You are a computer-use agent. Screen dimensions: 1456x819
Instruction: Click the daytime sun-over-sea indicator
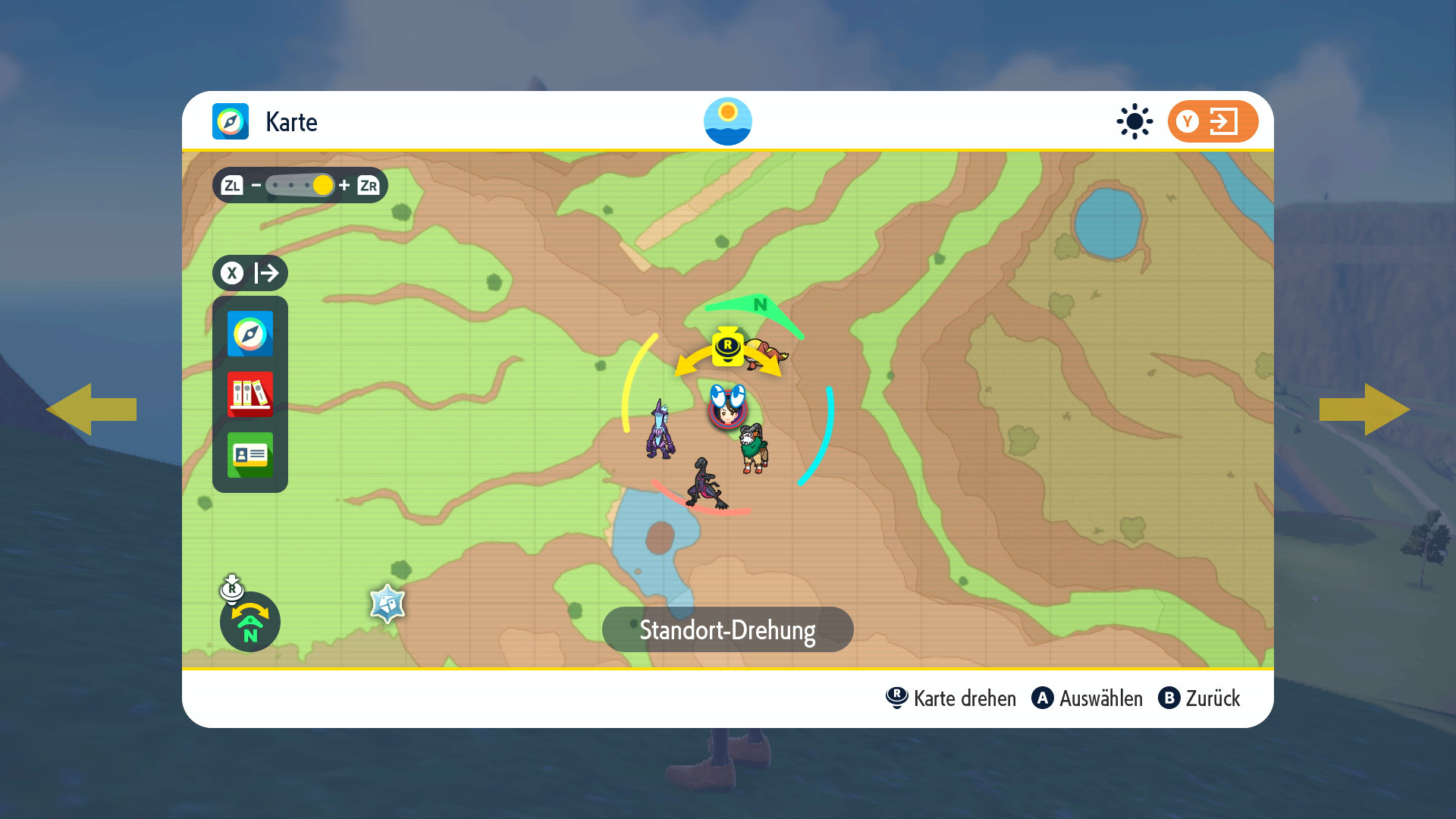coord(727,121)
